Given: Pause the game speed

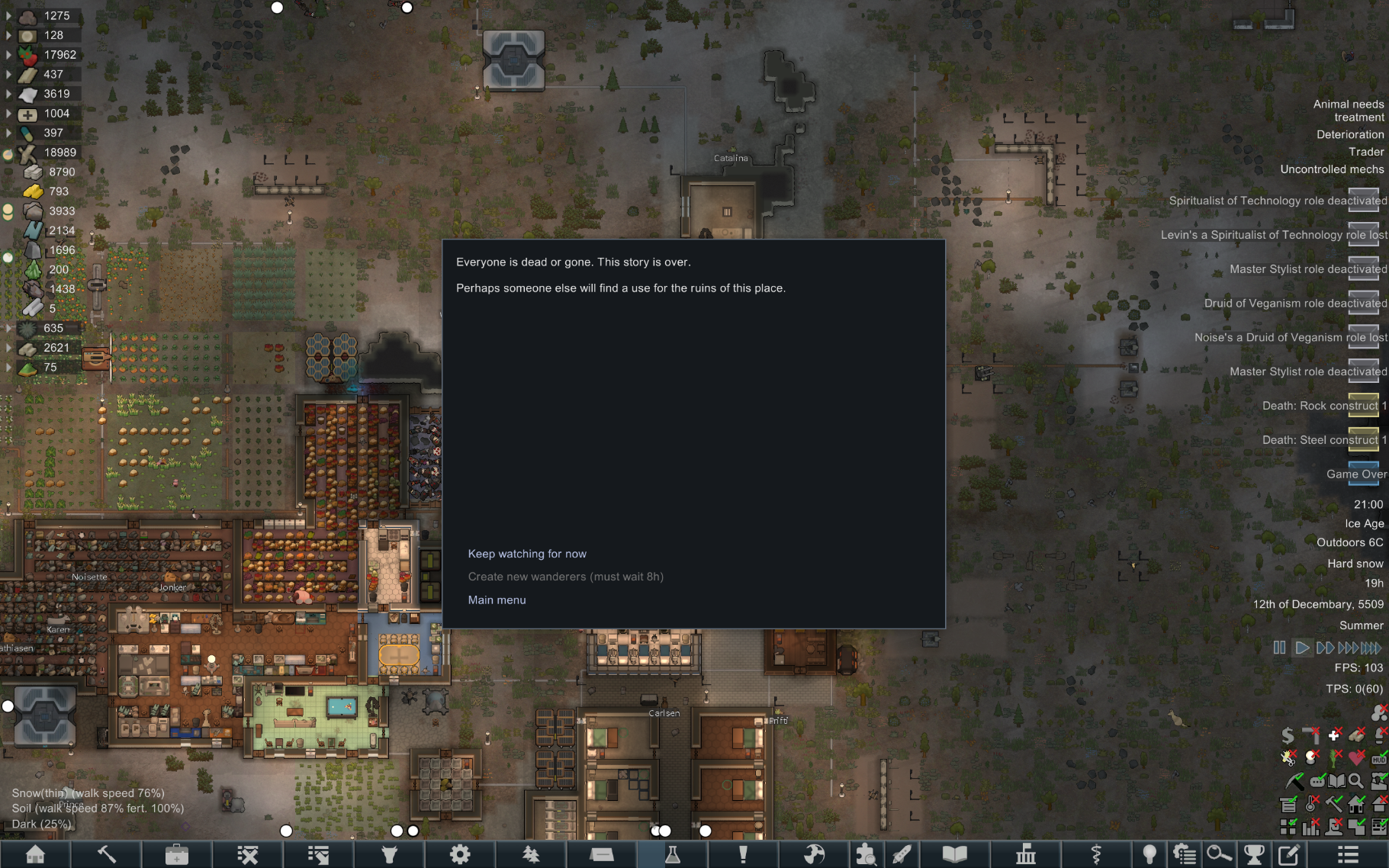Looking at the screenshot, I should click(1279, 648).
